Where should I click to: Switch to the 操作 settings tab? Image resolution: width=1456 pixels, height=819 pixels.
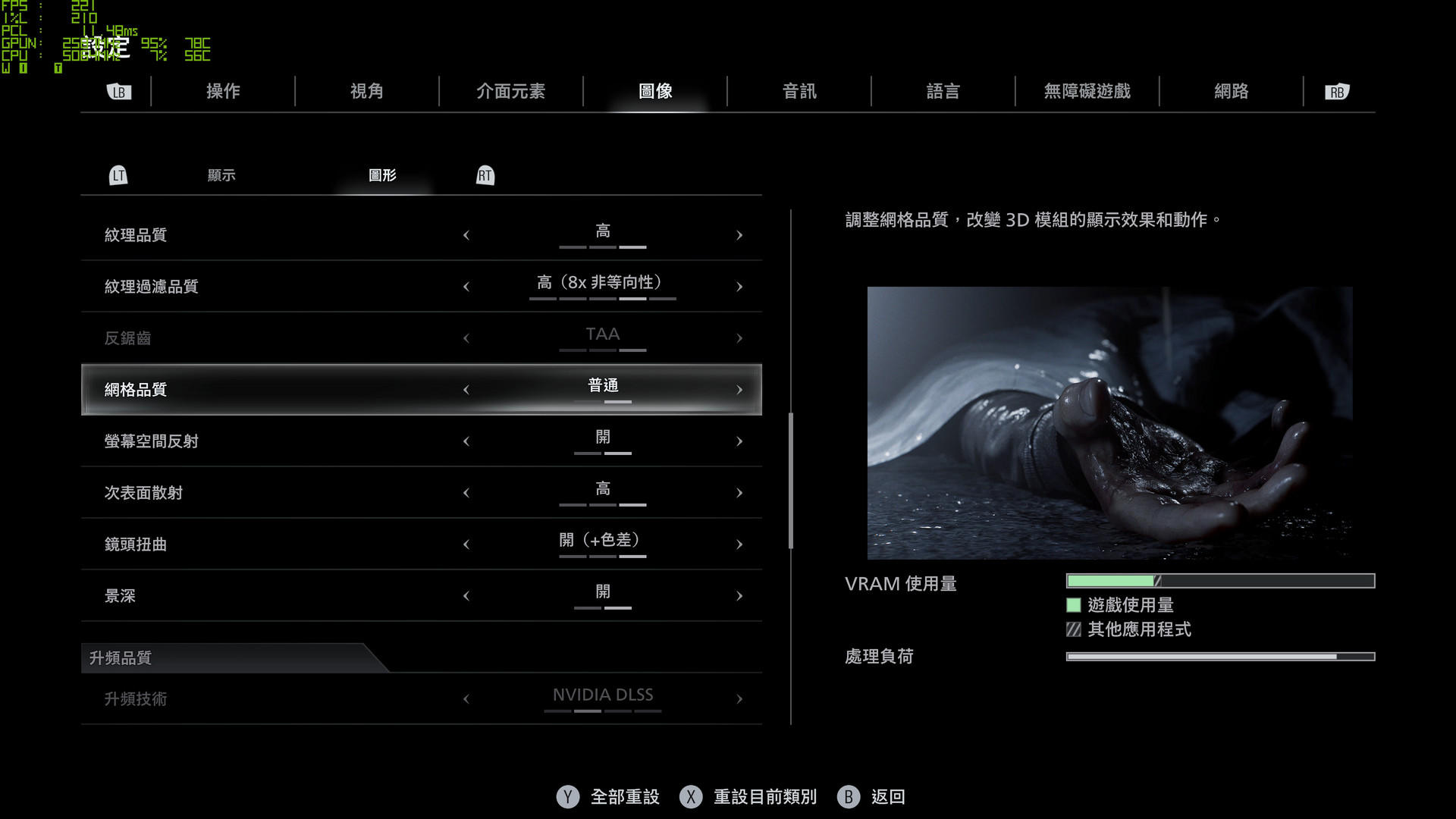(223, 92)
